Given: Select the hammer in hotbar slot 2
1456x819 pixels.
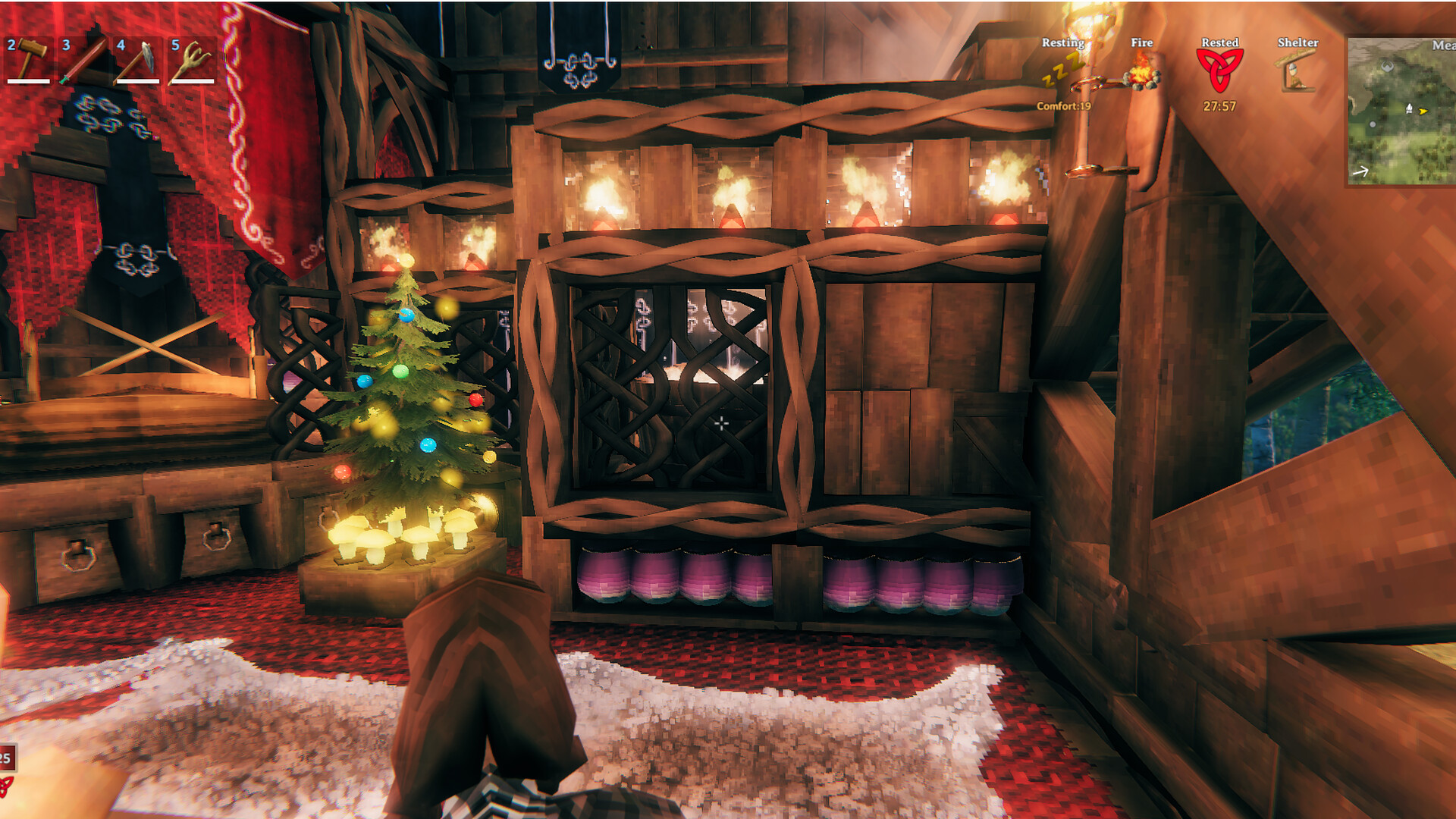Looking at the screenshot, I should (x=28, y=61).
